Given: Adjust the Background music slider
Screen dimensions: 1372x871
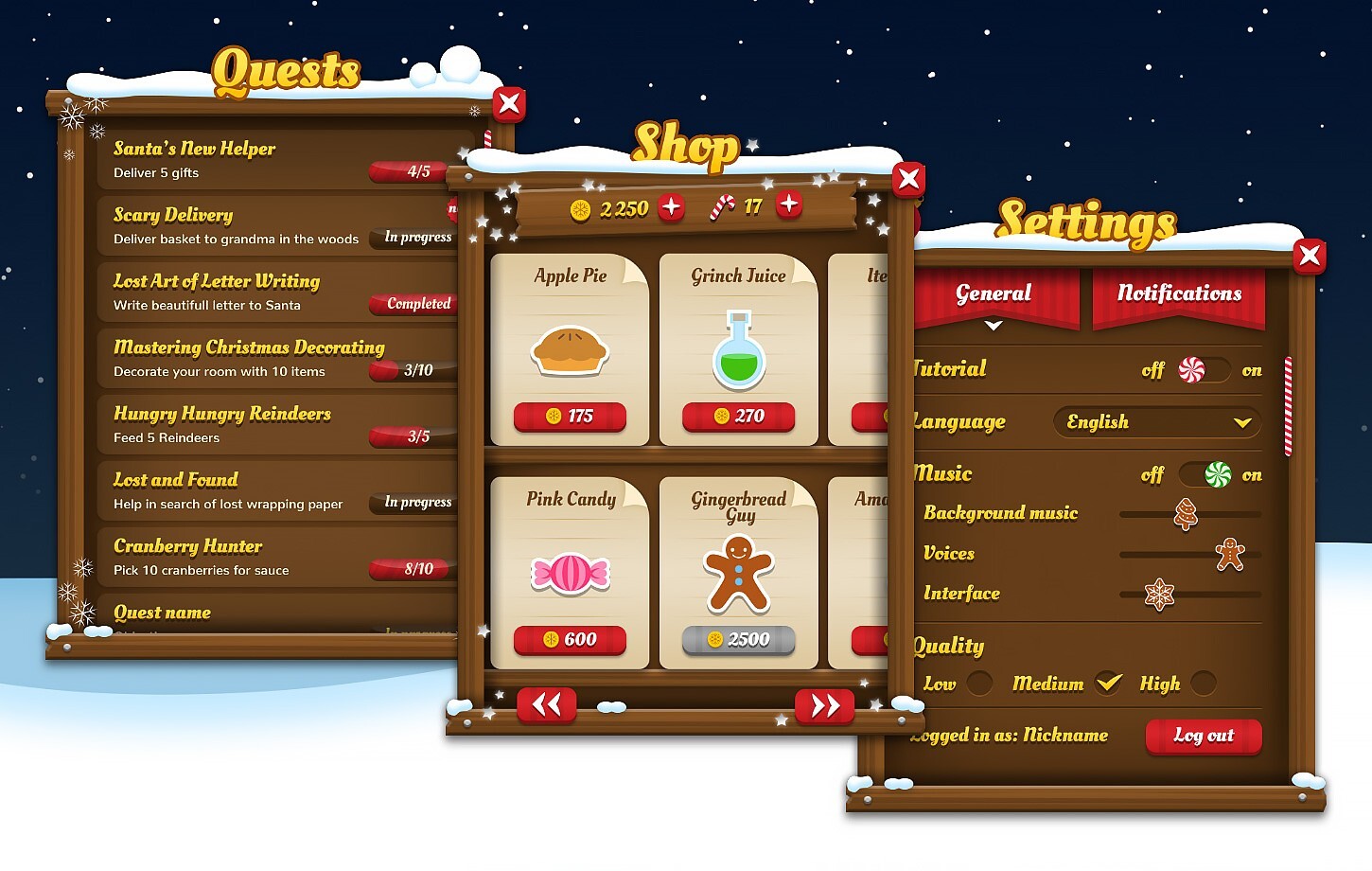Looking at the screenshot, I should [x=1187, y=515].
